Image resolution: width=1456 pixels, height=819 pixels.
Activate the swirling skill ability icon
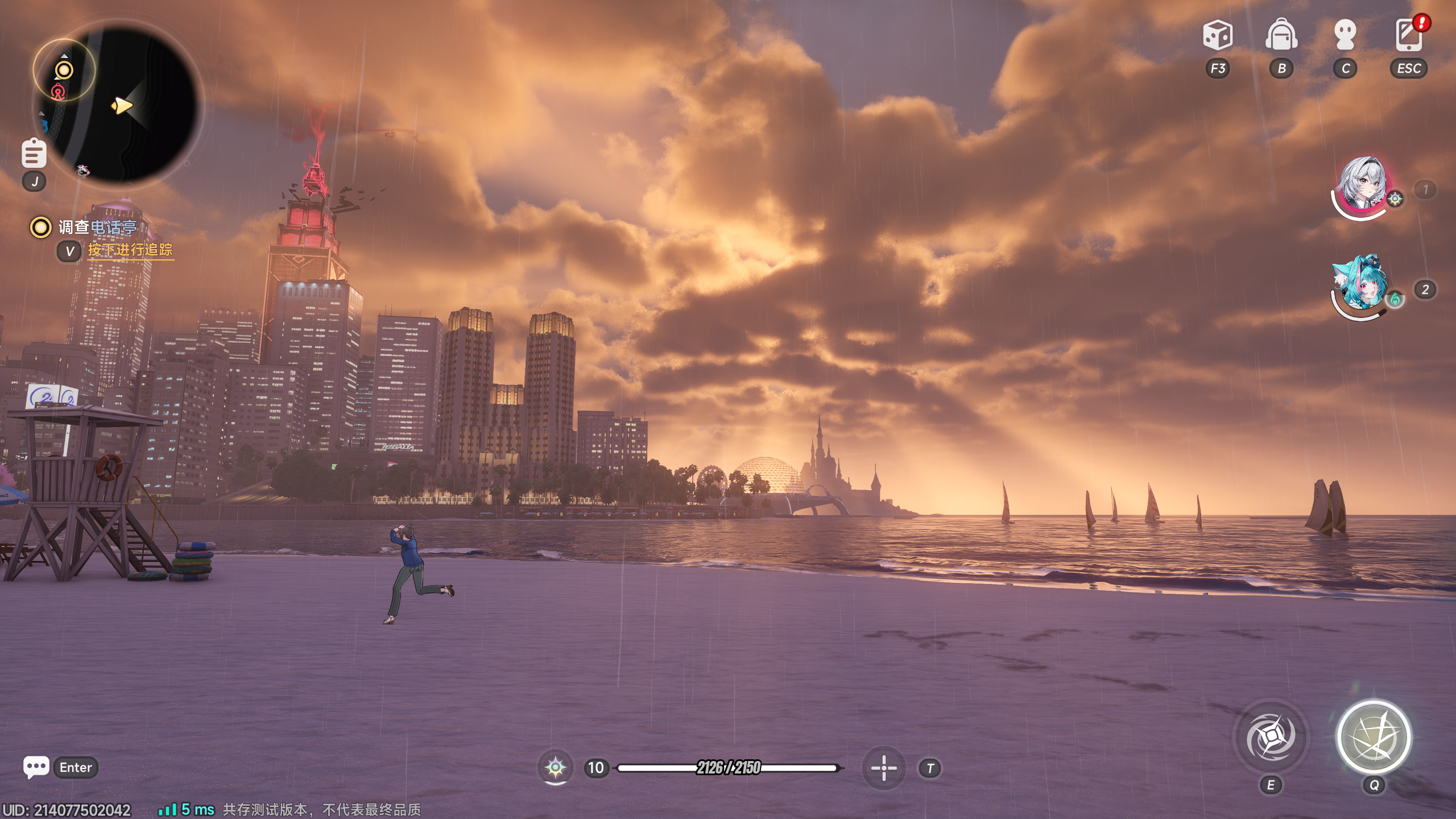pyautogui.click(x=1271, y=738)
